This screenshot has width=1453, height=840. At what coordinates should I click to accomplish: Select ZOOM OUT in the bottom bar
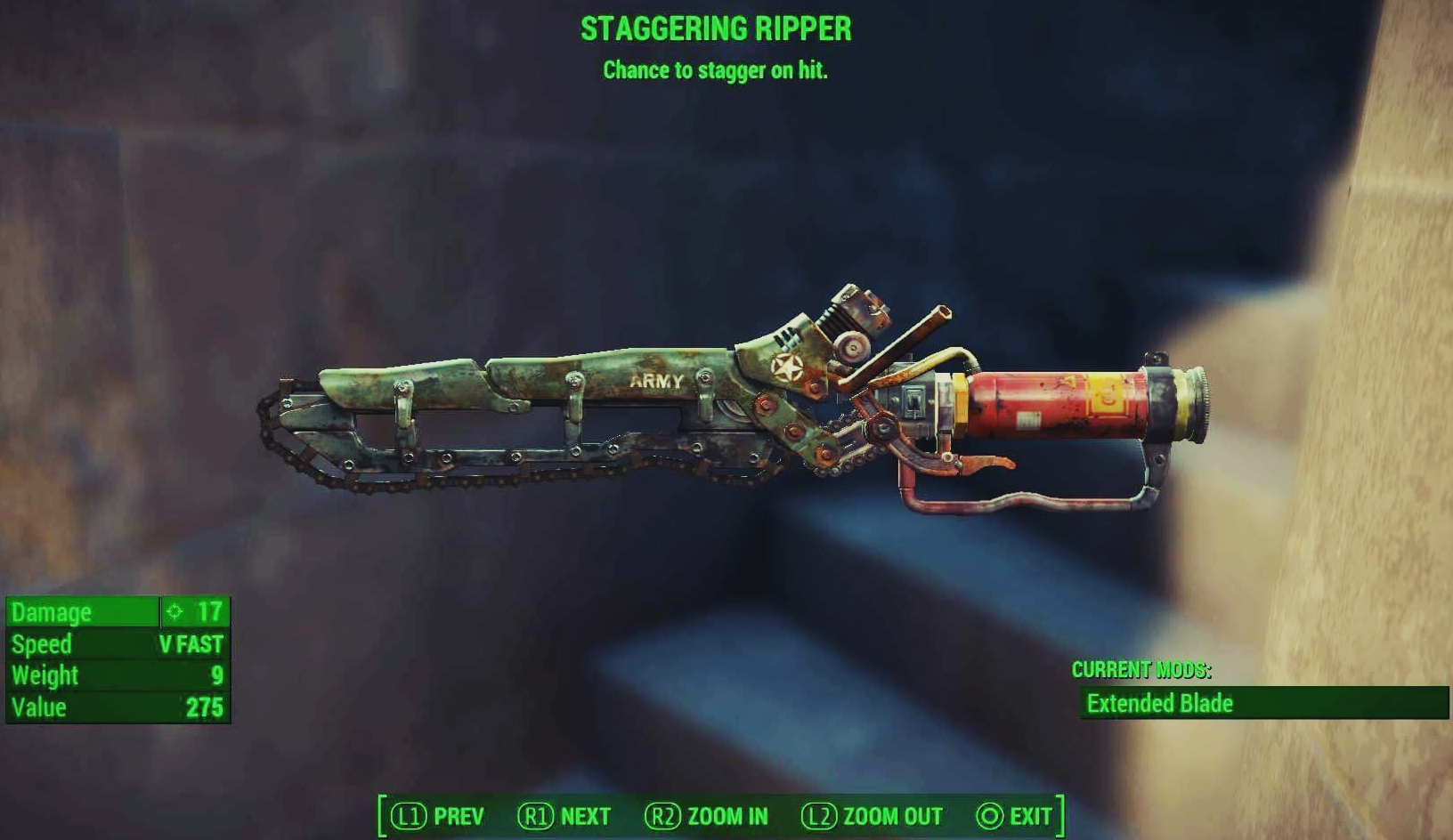point(873,816)
